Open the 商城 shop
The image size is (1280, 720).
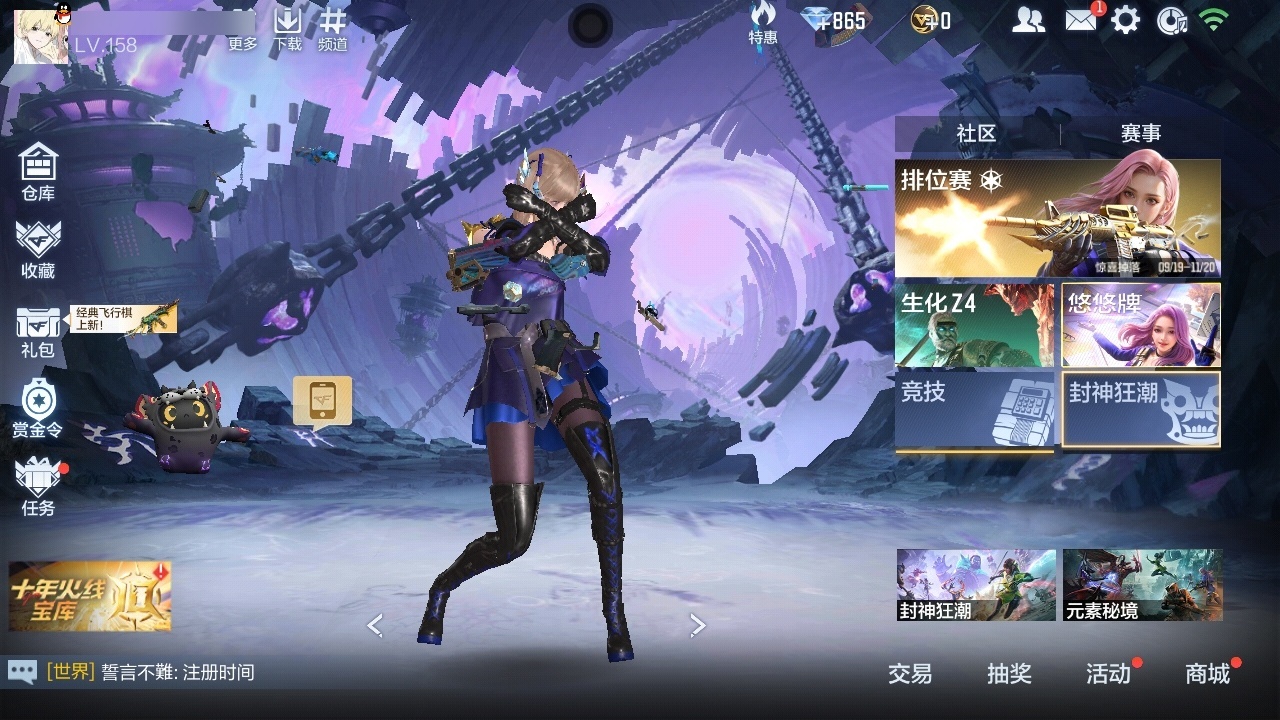click(x=1208, y=674)
